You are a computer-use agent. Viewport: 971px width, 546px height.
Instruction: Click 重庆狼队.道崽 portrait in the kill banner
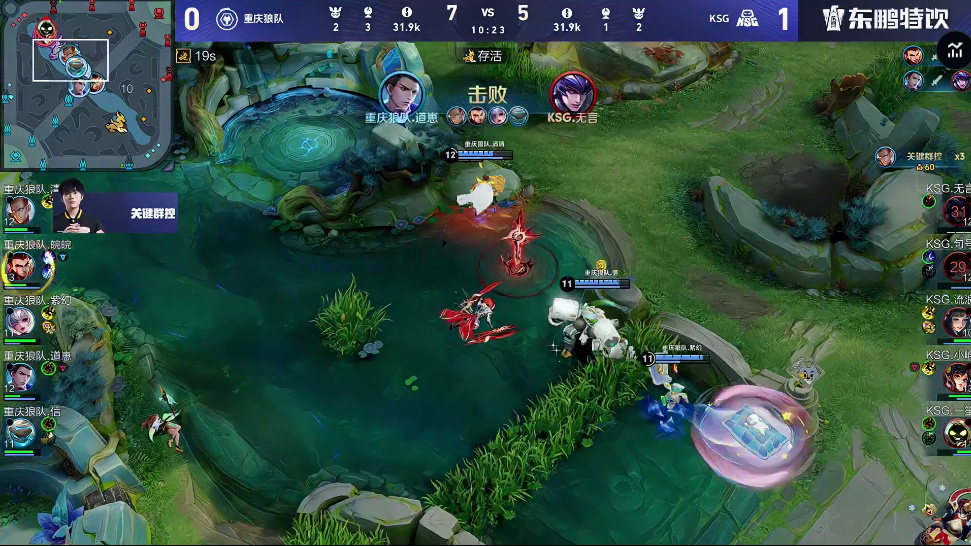coord(399,93)
